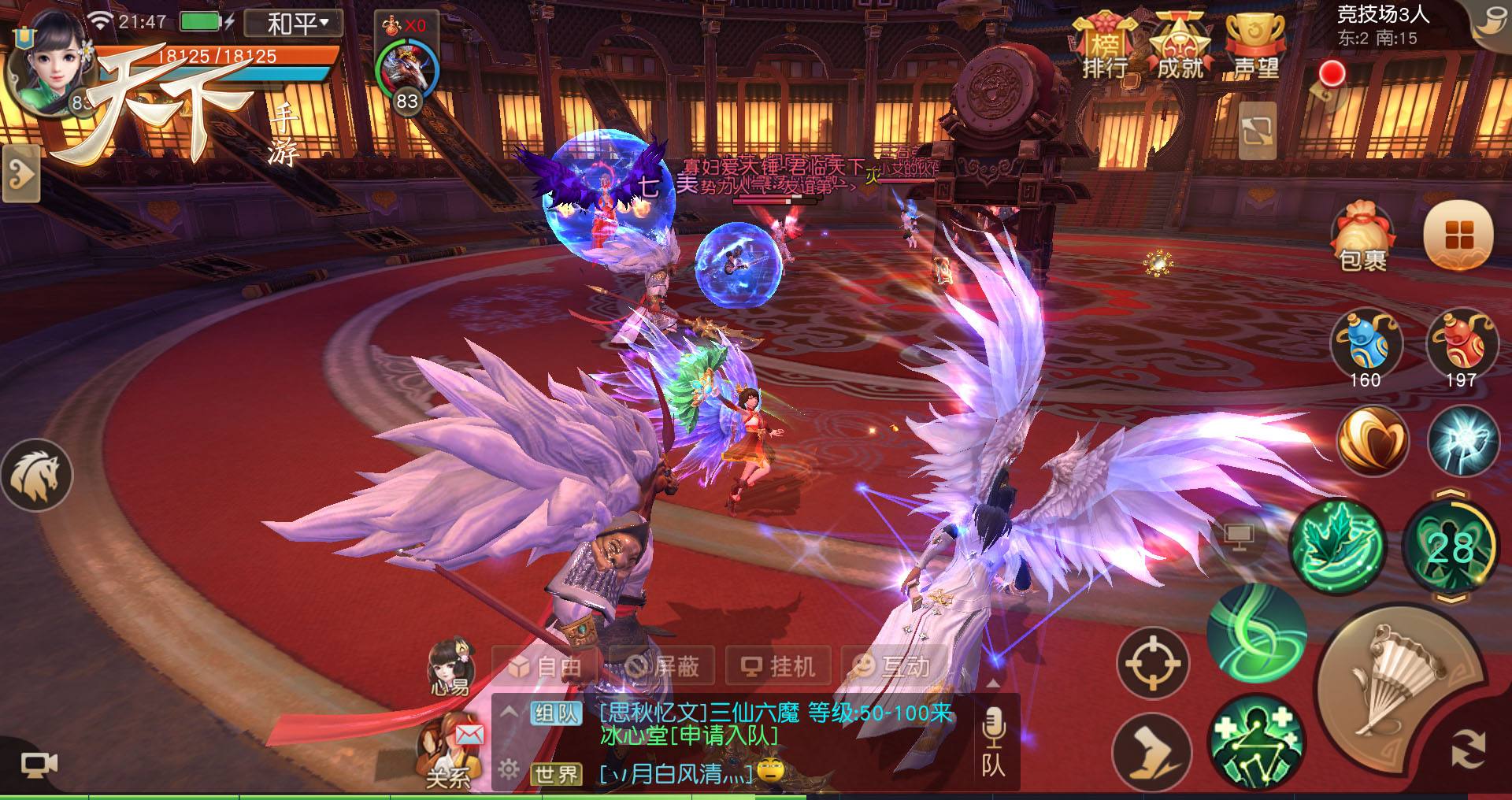
Task: Click the crosshair target lock button
Action: [x=1152, y=663]
